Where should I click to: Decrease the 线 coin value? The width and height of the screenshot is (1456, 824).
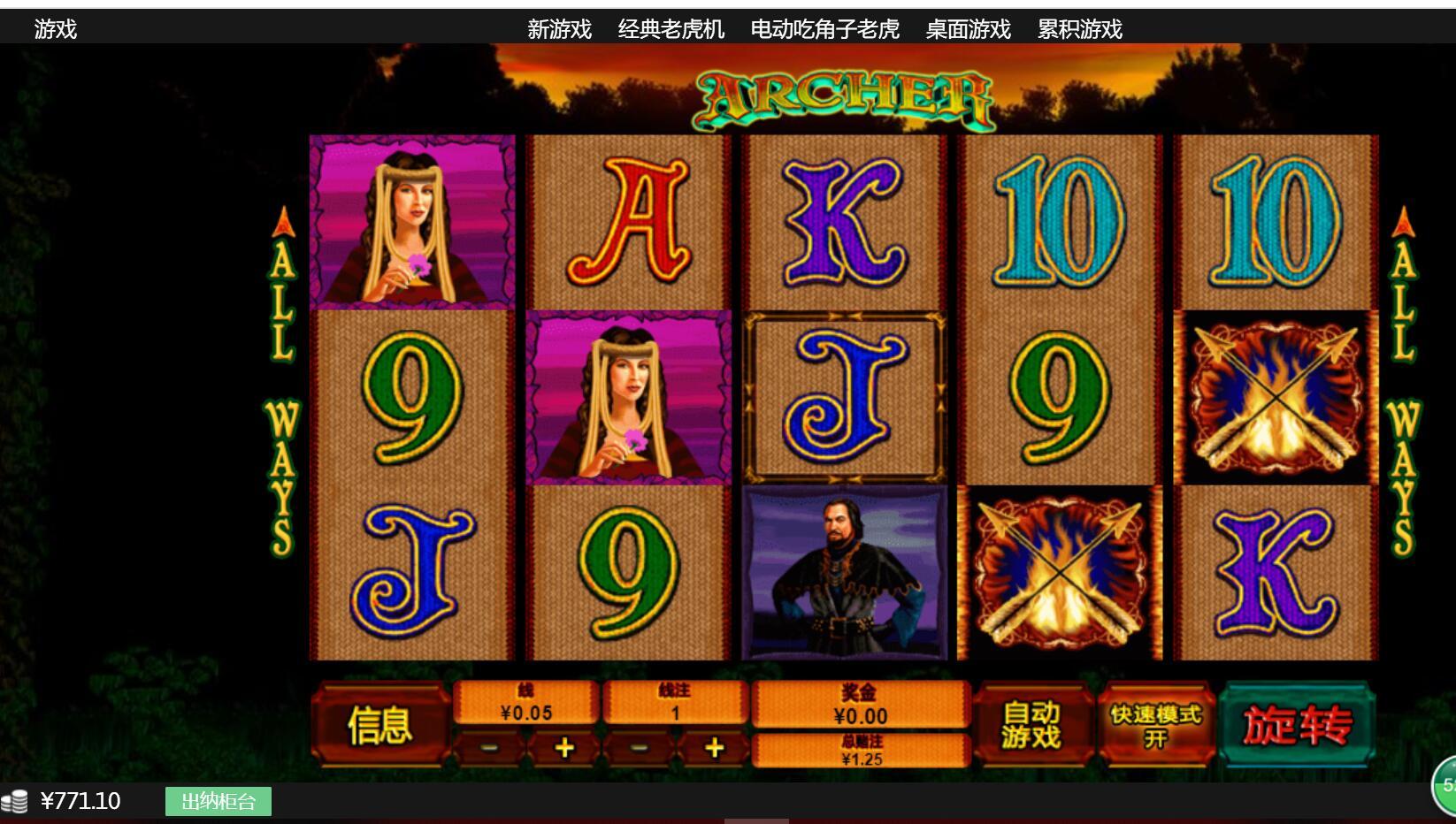(489, 749)
